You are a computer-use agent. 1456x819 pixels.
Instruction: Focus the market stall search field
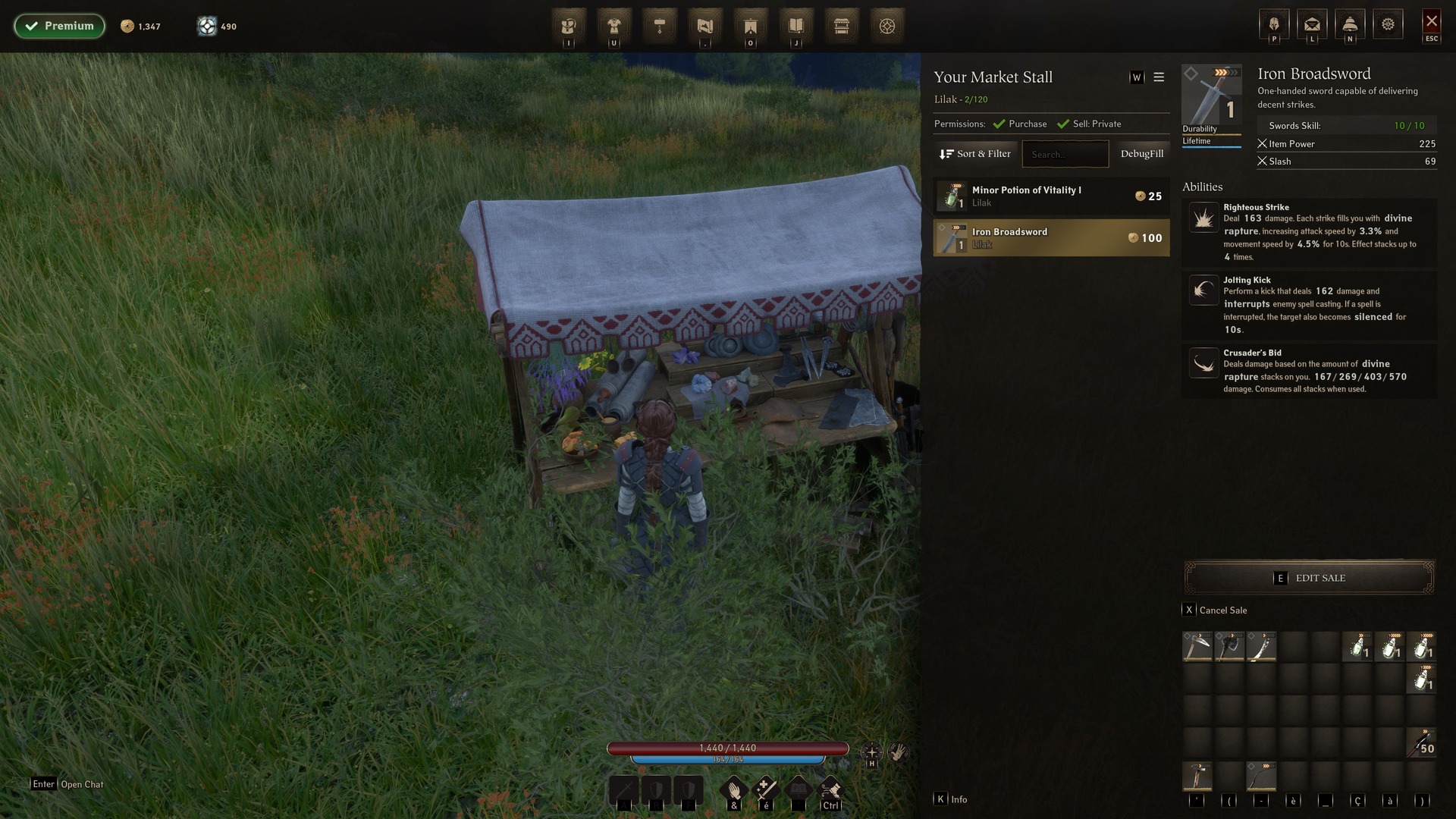pyautogui.click(x=1065, y=154)
